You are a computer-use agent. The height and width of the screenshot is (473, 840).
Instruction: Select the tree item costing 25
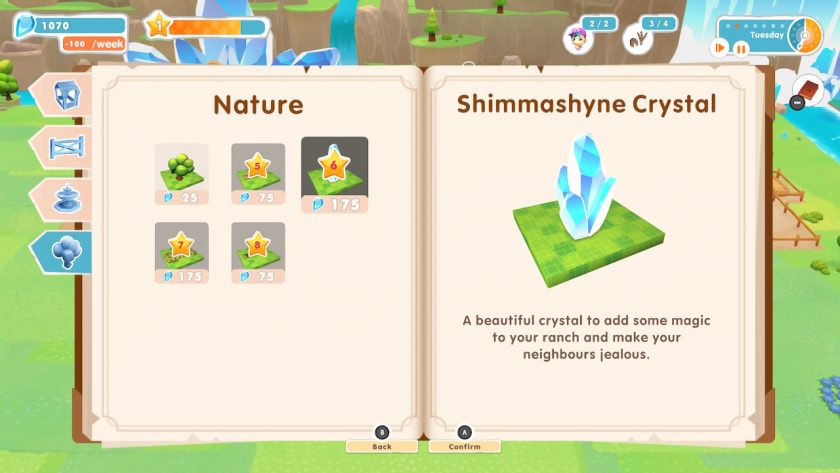coord(181,172)
